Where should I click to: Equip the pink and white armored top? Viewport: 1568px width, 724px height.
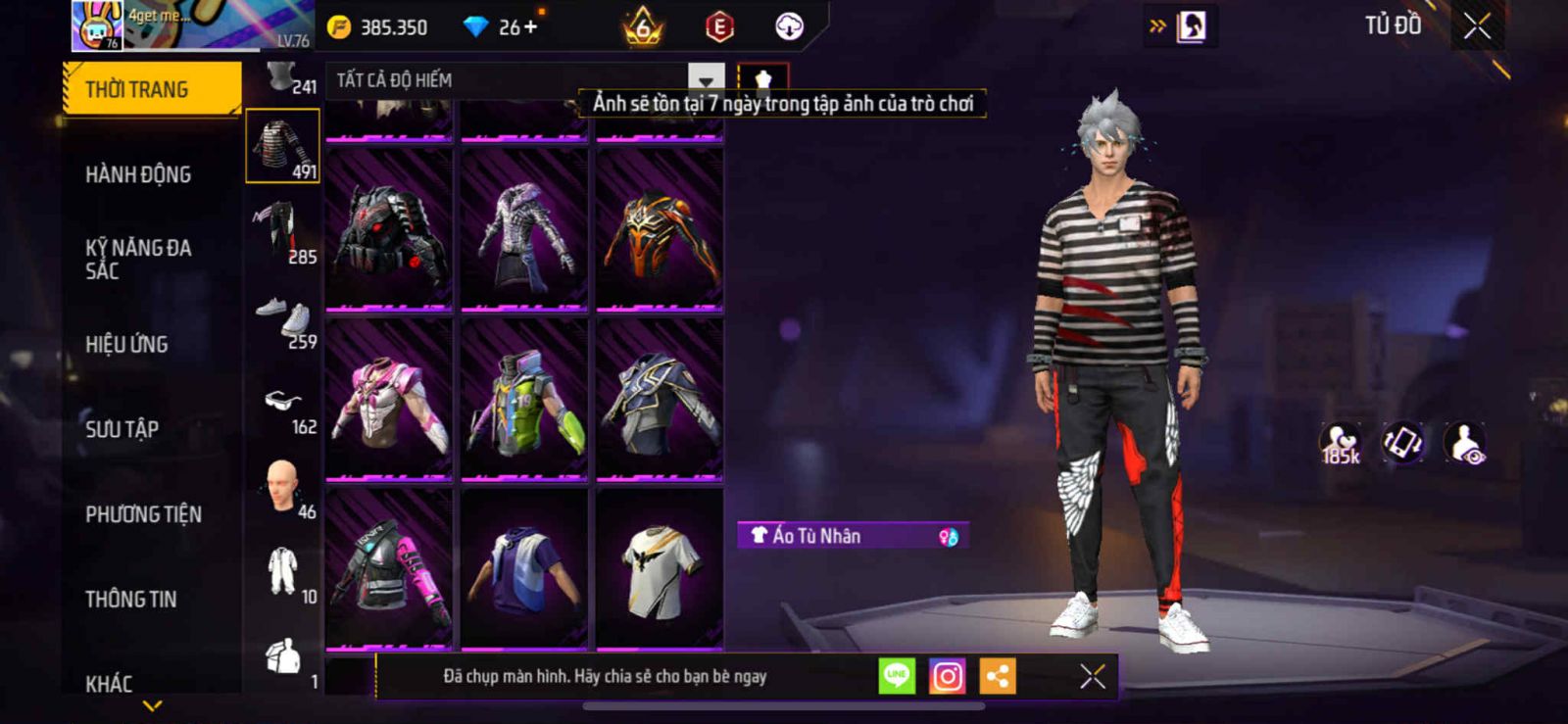(389, 400)
